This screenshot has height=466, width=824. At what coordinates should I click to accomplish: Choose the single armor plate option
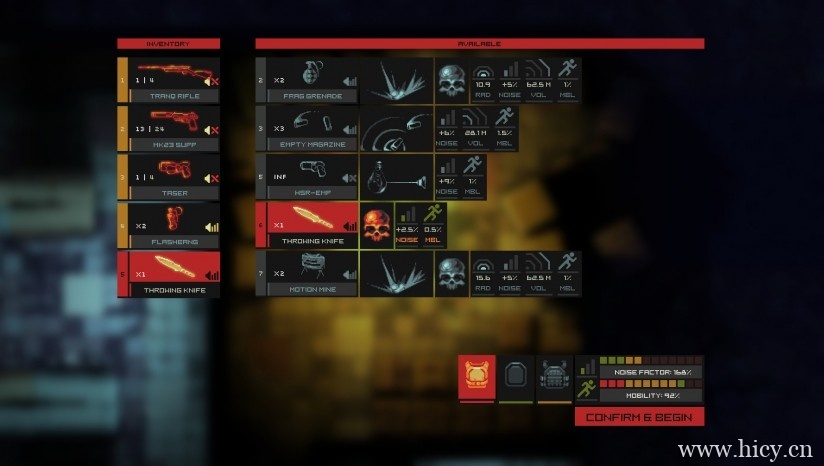515,377
